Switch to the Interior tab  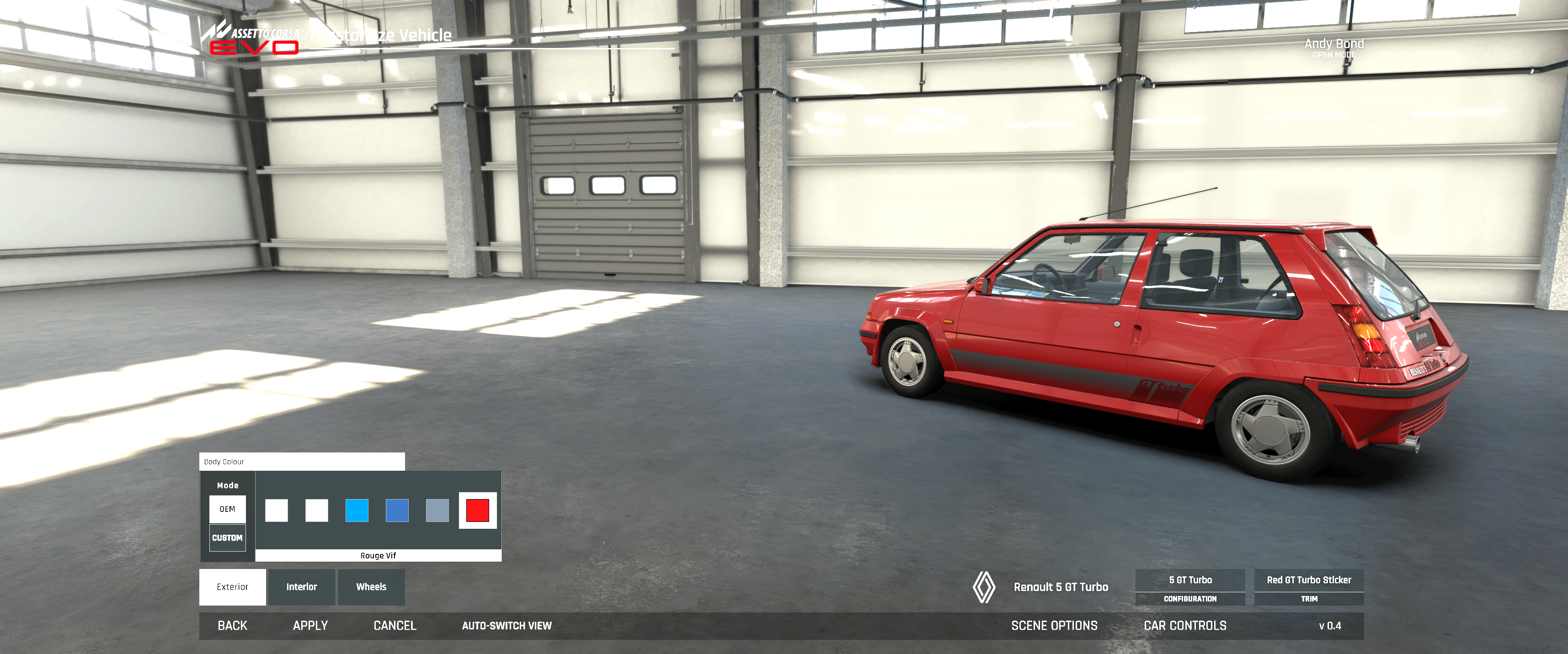pyautogui.click(x=302, y=587)
